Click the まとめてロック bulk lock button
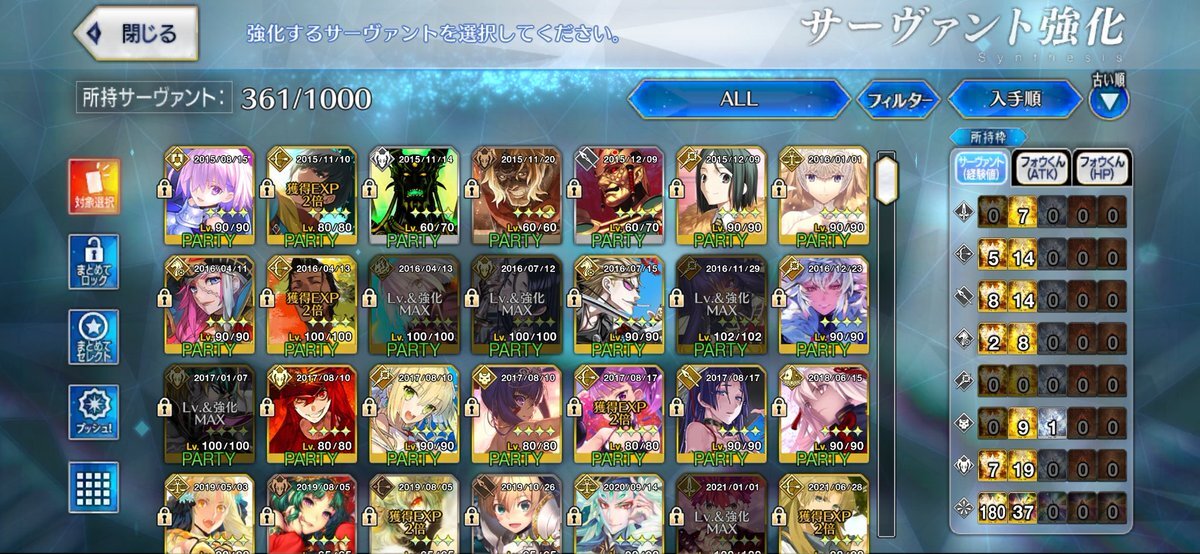Viewport: 1200px width, 554px height. coord(95,262)
